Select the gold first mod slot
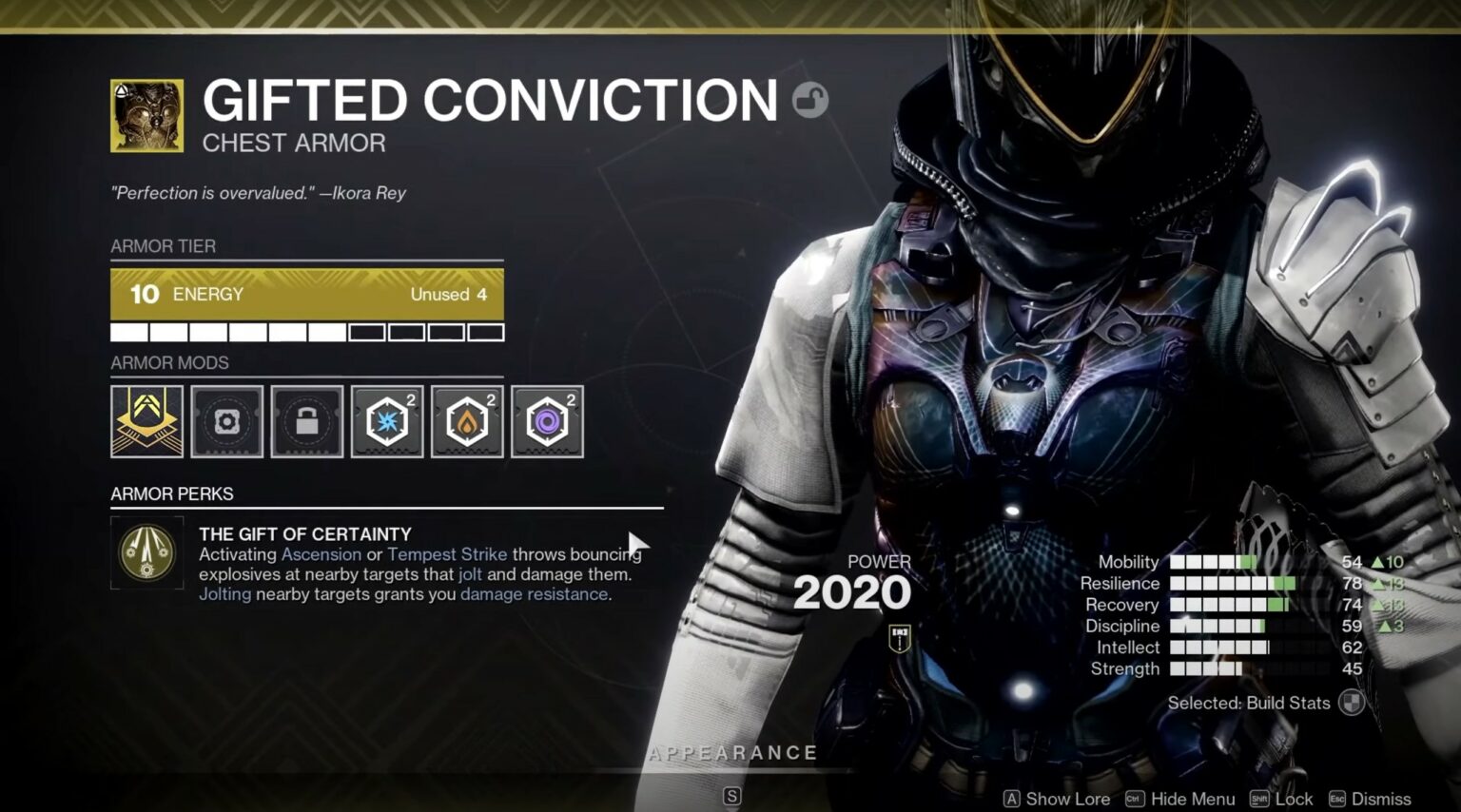Screen dimensions: 1461x812 [x=147, y=421]
